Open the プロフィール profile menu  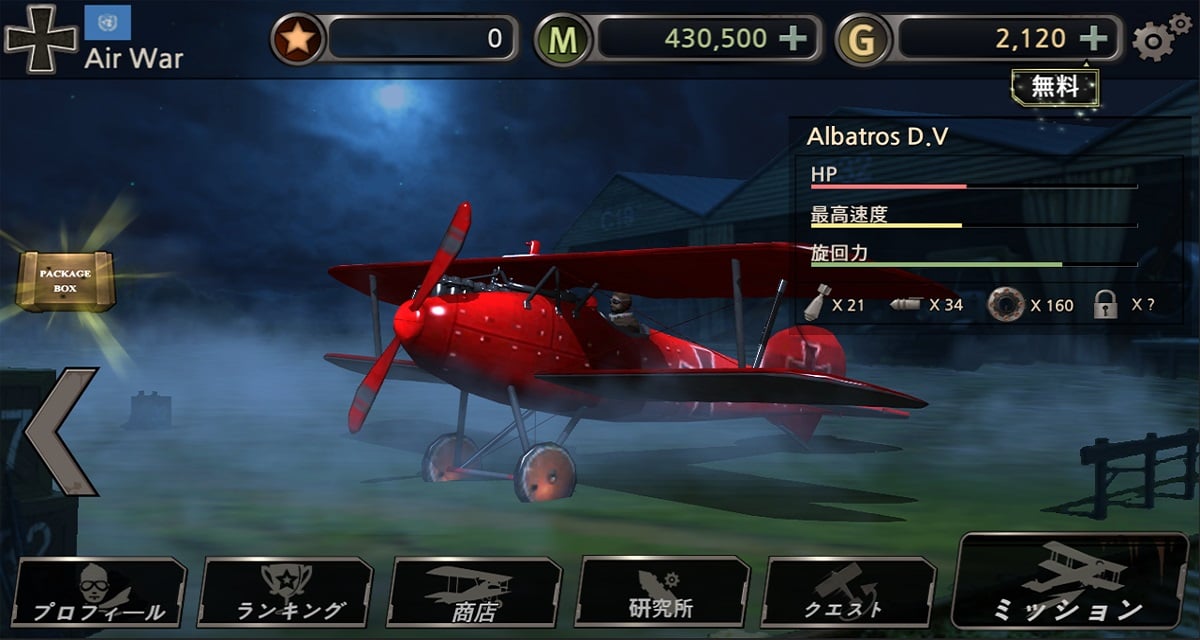98,592
